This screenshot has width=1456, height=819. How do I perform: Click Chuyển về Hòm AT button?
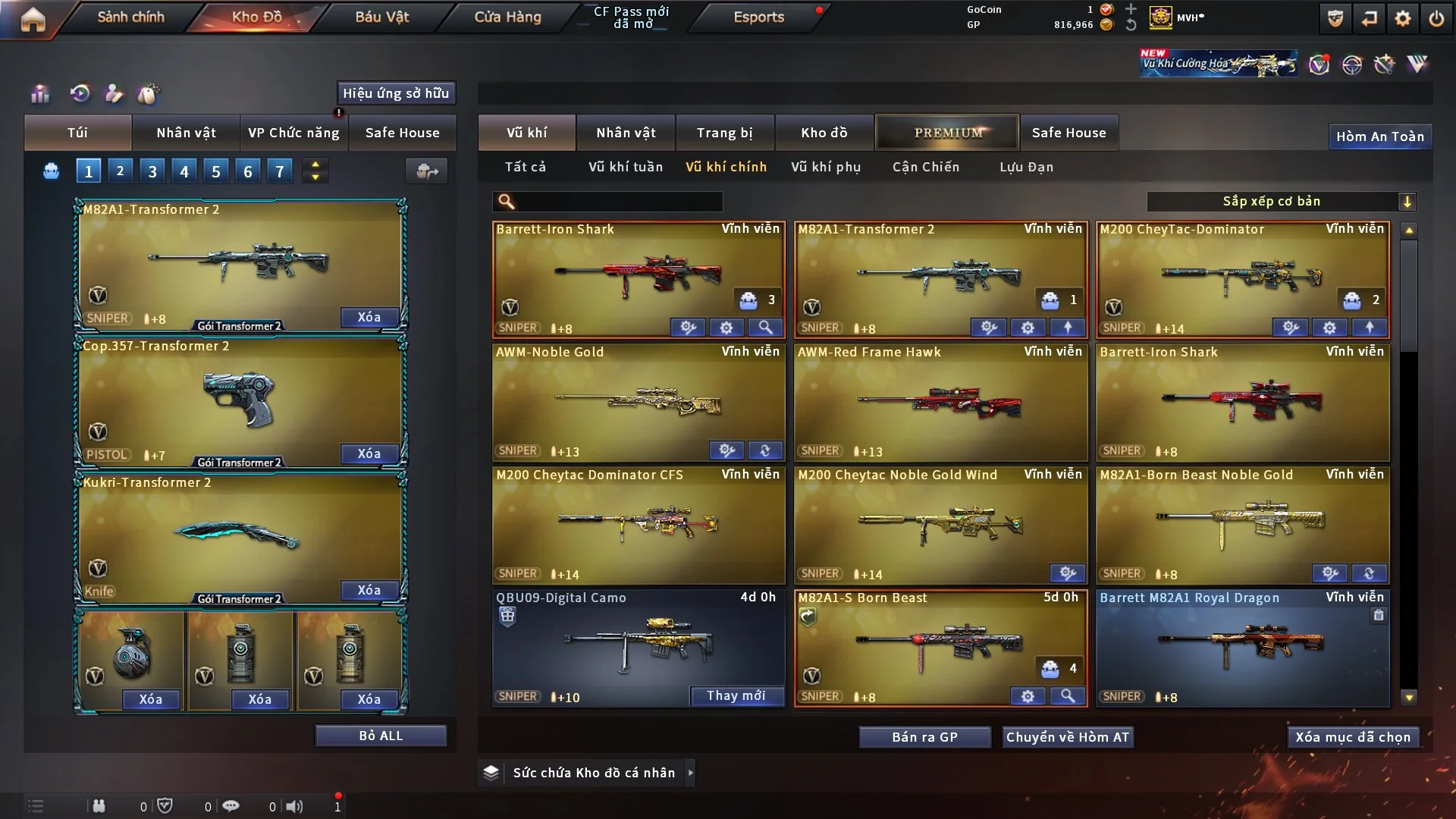tap(1067, 737)
